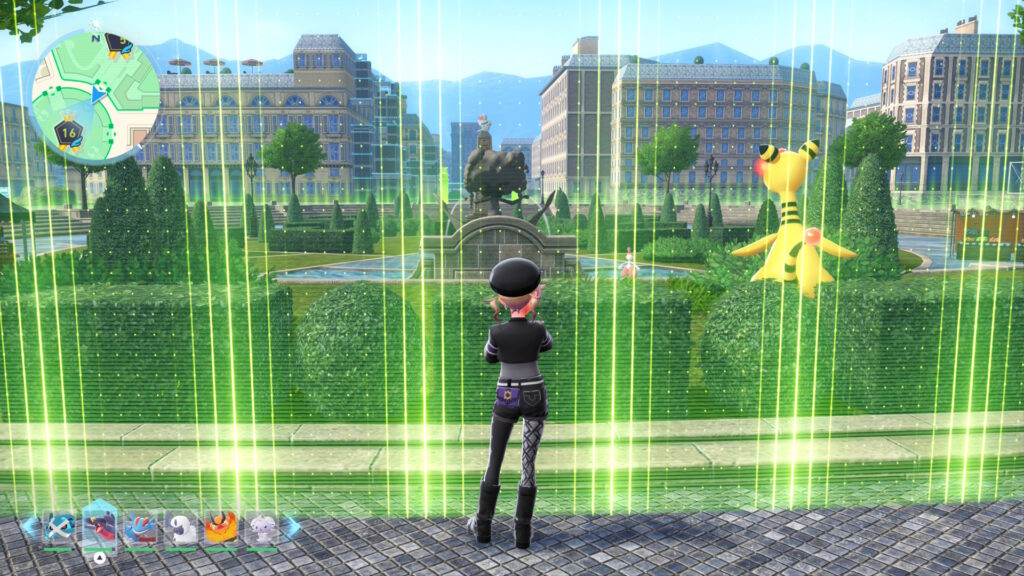Select the Wild Zone 16 map marker
Viewport: 1024px width, 576px height.
click(68, 133)
